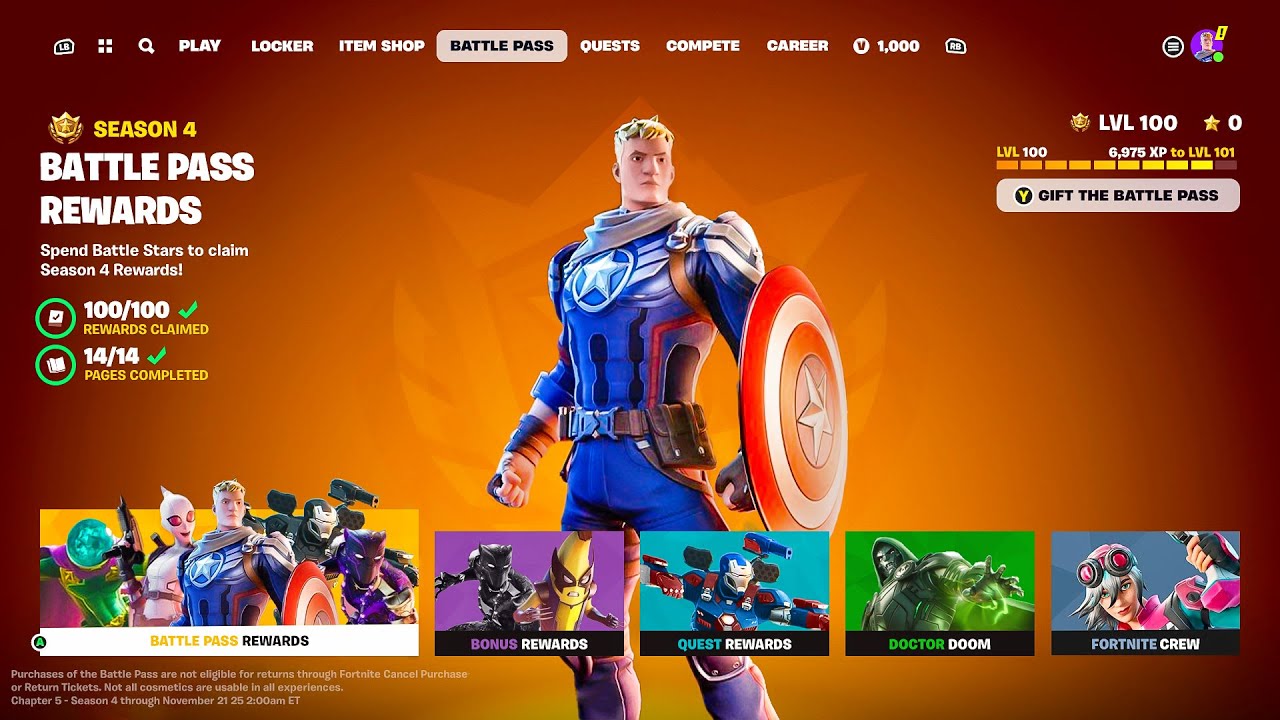Open the search with the magnifier icon
The width and height of the screenshot is (1280, 720).
[146, 46]
